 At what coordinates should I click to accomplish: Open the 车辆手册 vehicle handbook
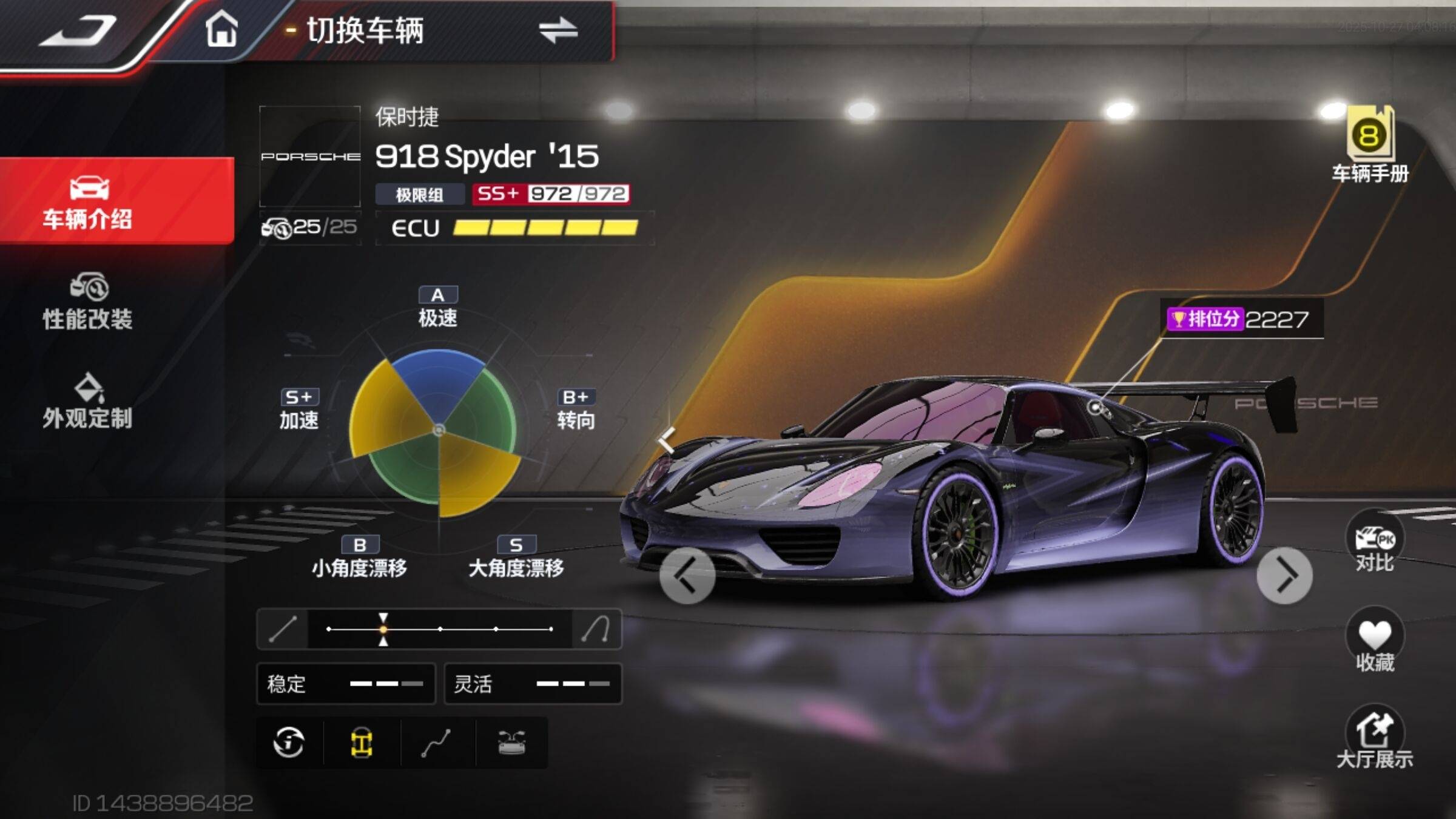pos(1370,146)
